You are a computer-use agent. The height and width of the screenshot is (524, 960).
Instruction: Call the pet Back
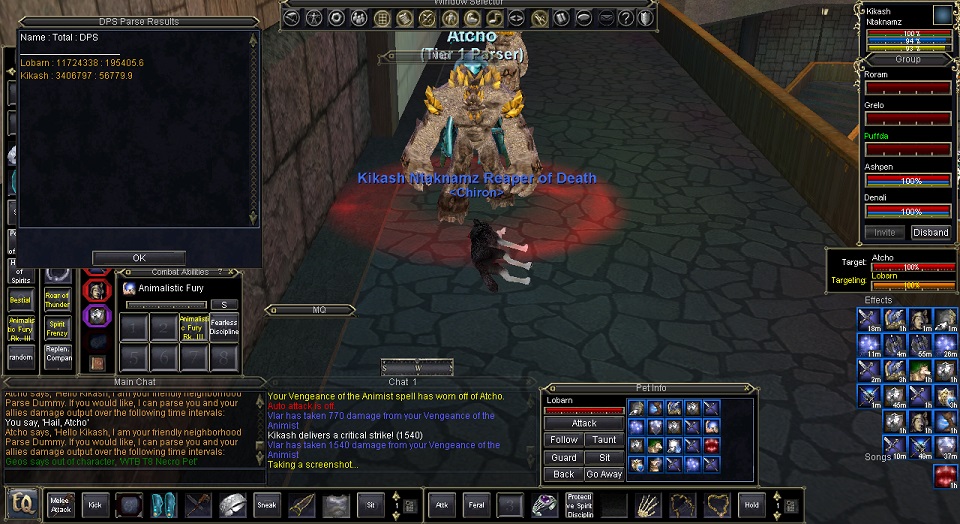click(x=564, y=474)
